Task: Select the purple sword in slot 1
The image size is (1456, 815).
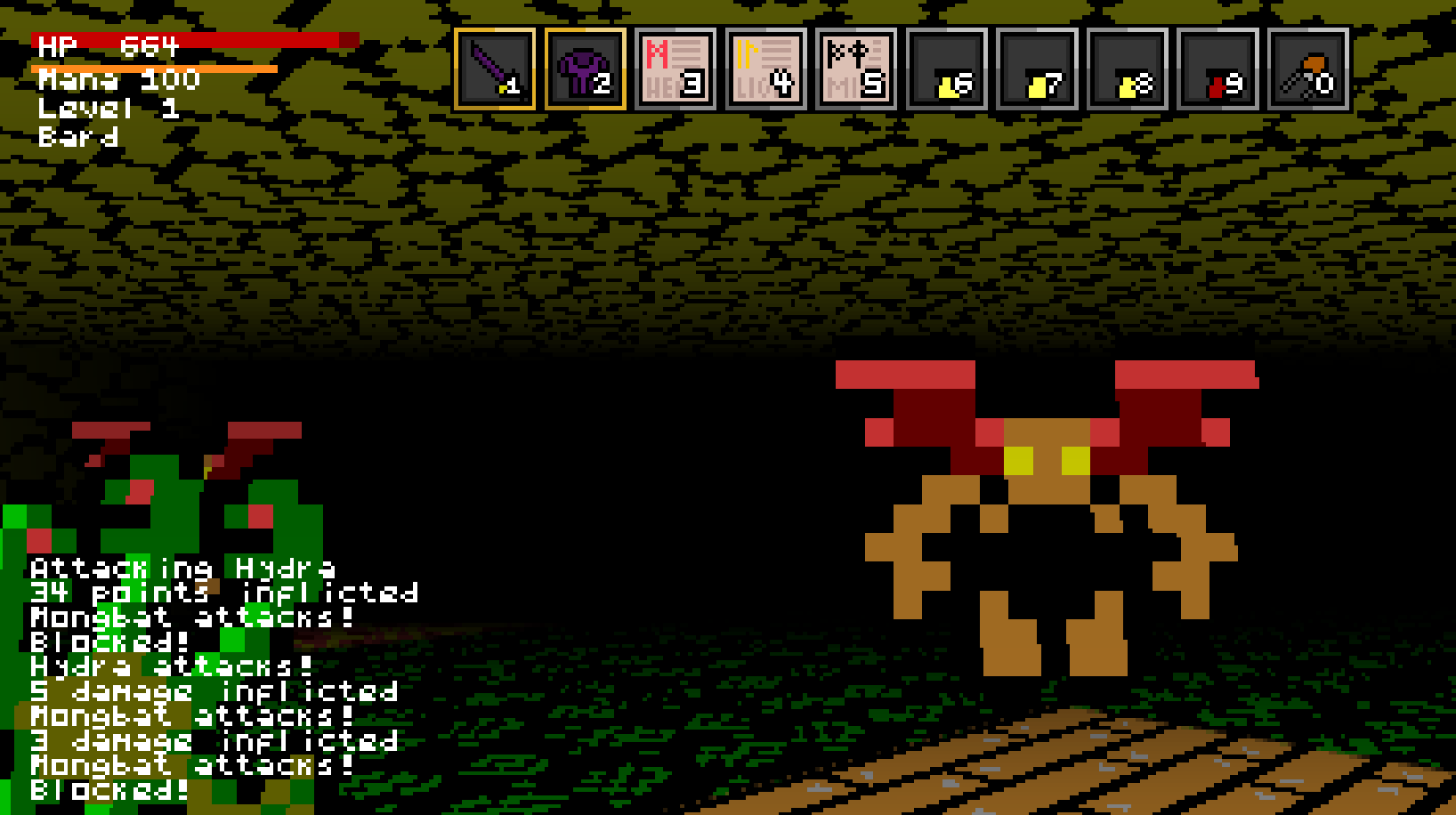Action: pos(495,69)
